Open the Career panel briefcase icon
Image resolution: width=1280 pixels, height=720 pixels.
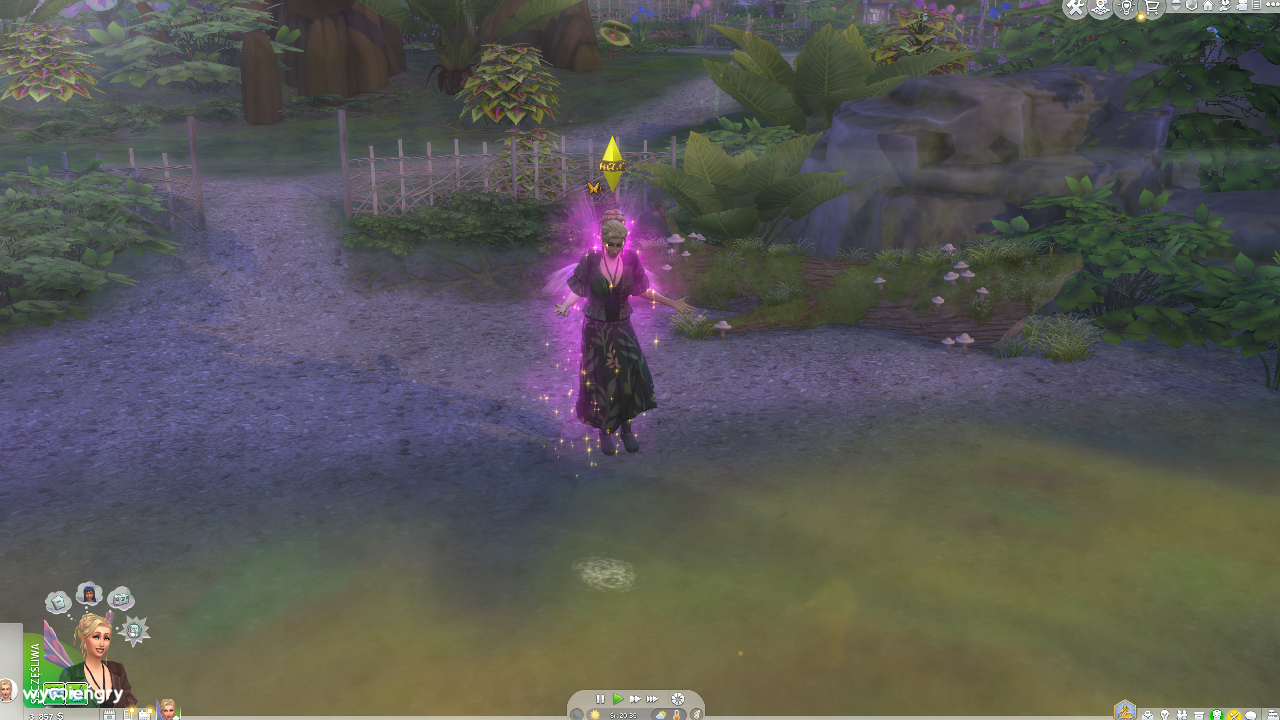(1148, 714)
